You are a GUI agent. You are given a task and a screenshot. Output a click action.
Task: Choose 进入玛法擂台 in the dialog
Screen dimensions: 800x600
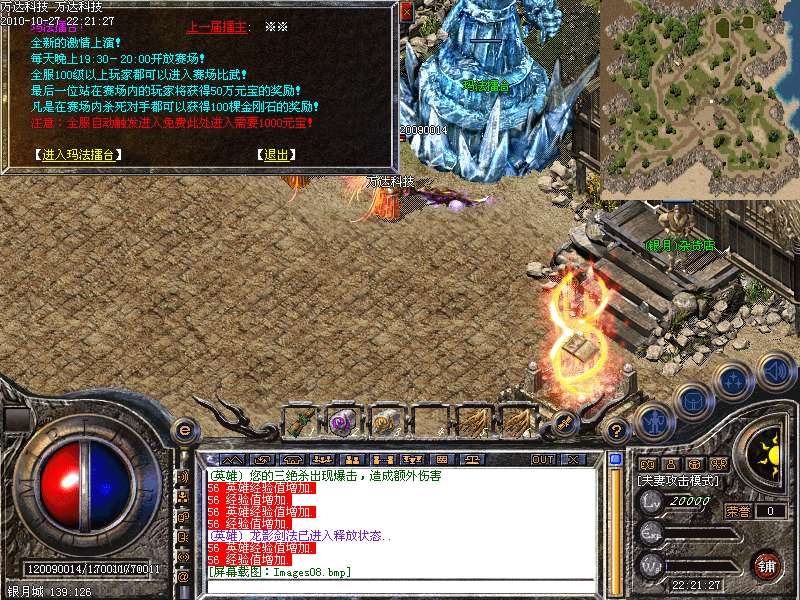(x=77, y=155)
